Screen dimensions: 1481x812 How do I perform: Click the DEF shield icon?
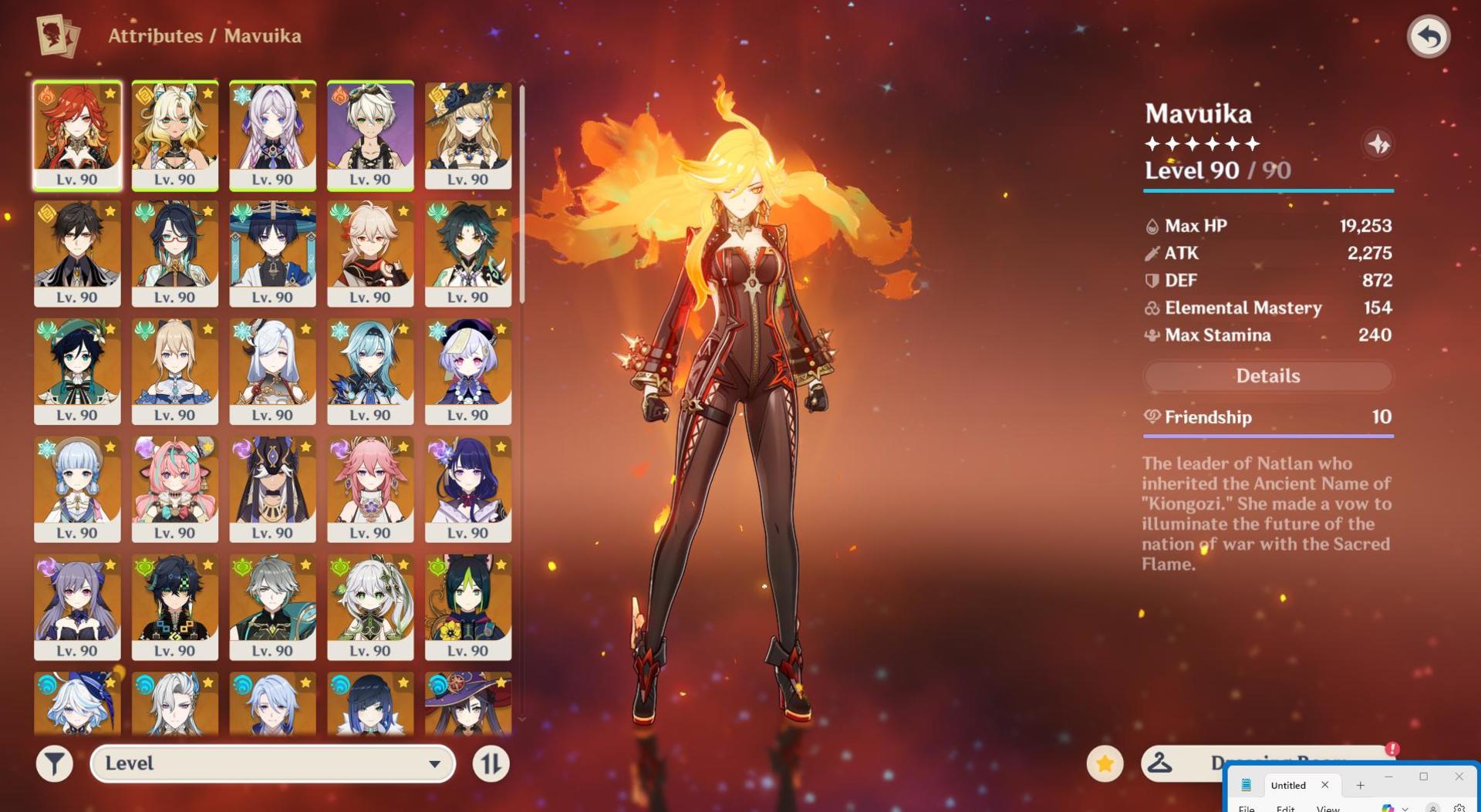coord(1152,281)
